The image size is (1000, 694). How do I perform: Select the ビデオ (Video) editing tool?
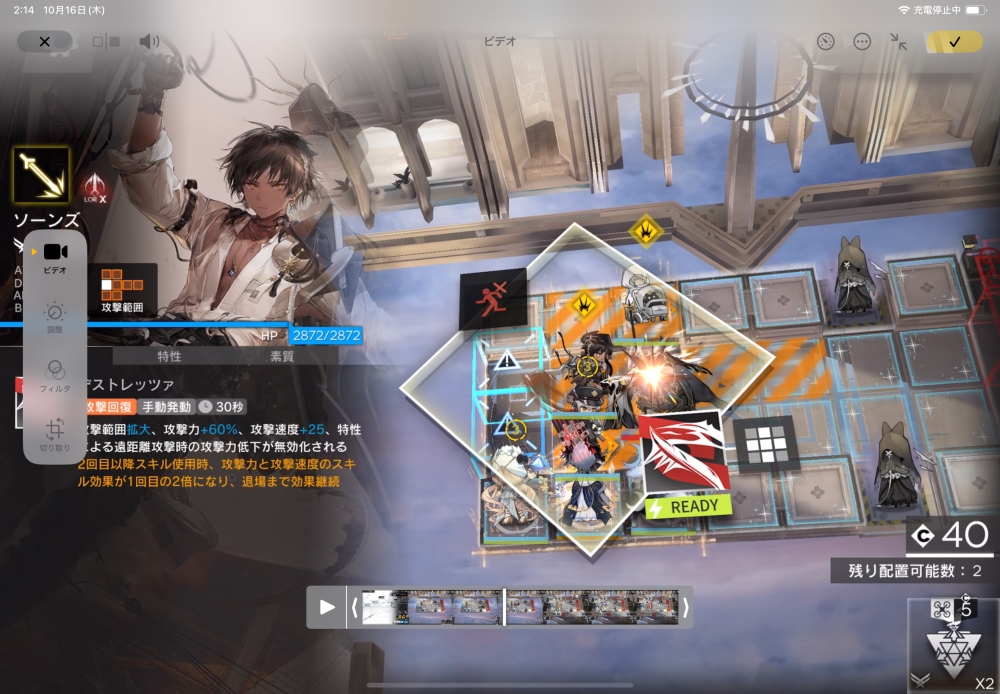[x=55, y=257]
